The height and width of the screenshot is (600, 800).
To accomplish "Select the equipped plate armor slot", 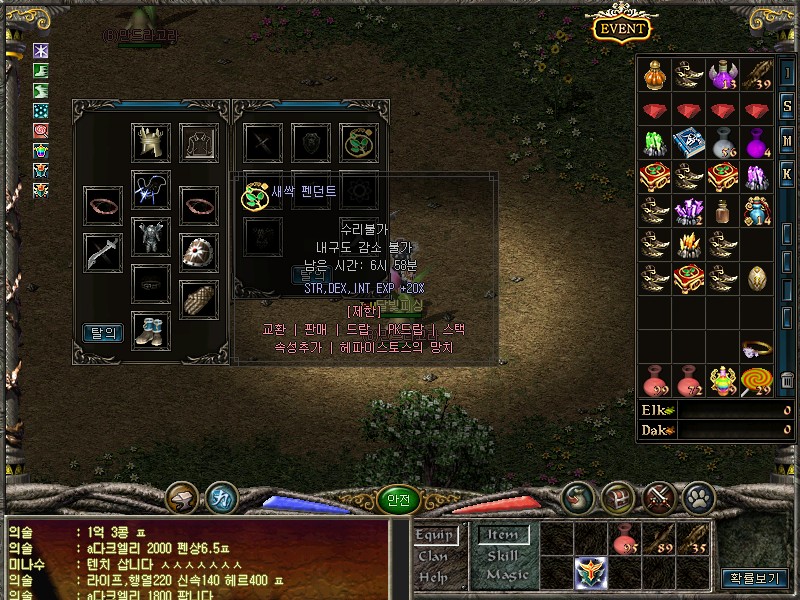I will 151,237.
